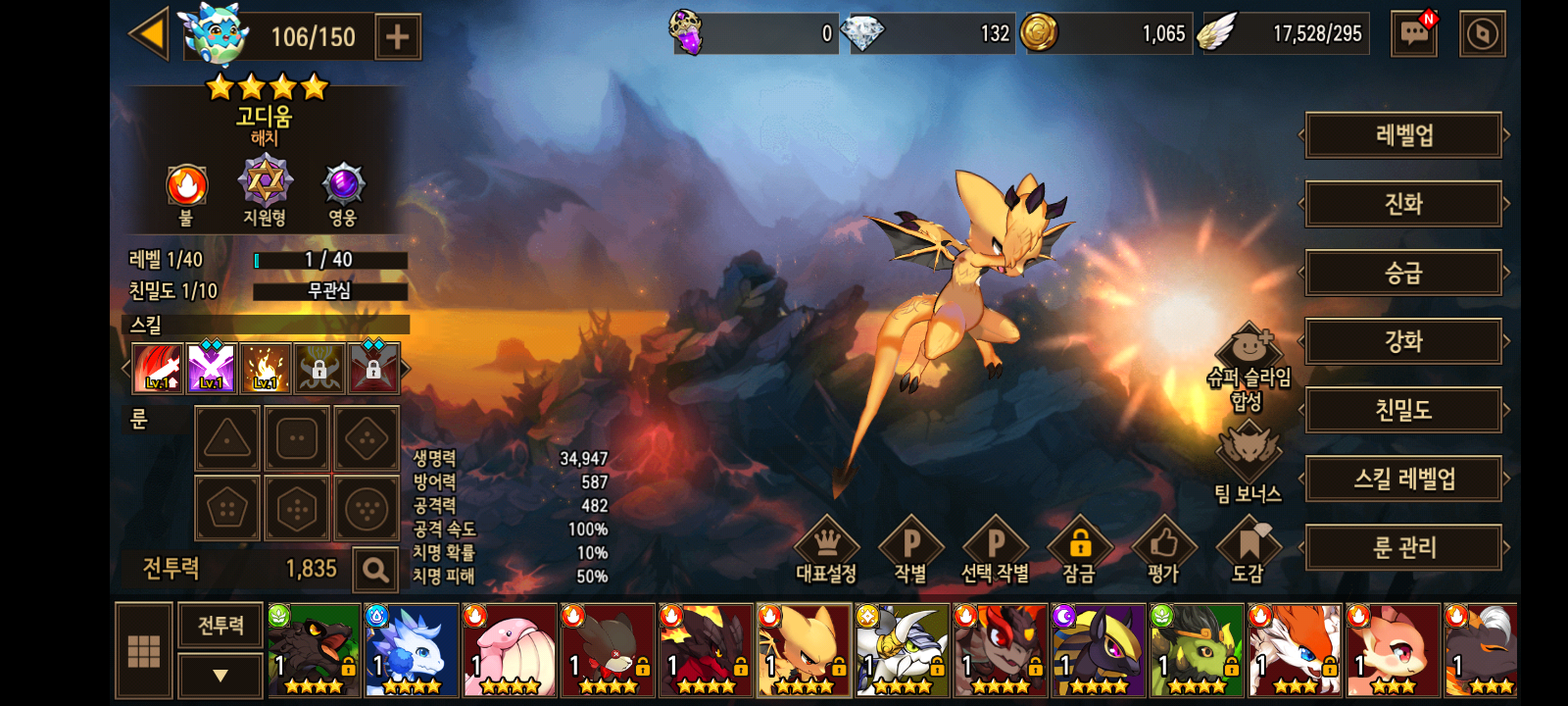Switch to grid view of monsters
Viewport: 1568px width, 706px height.
point(144,651)
